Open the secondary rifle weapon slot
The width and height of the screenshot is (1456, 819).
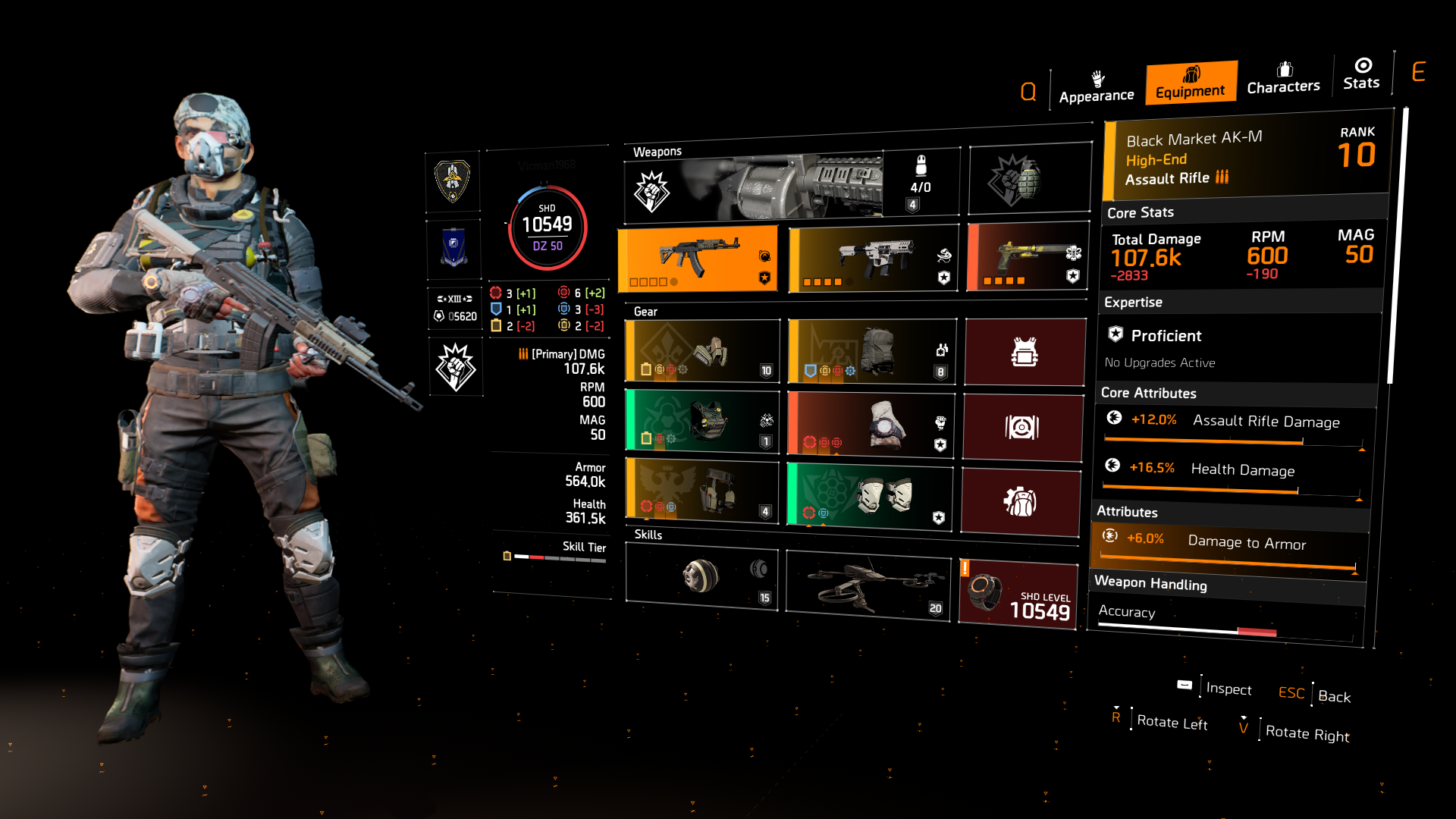(871, 258)
